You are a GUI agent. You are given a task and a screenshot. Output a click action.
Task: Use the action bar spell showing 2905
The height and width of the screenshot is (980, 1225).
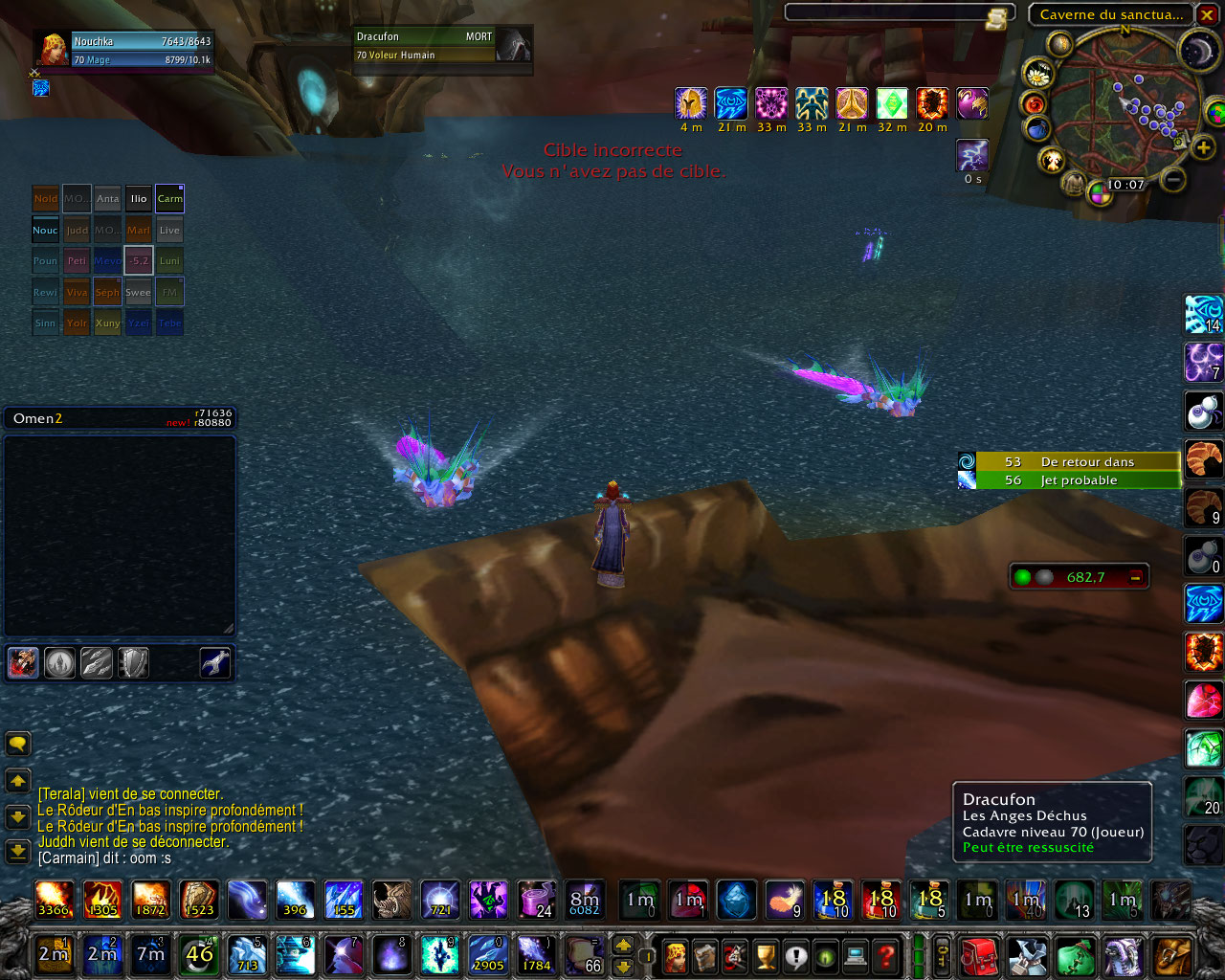[x=488, y=954]
